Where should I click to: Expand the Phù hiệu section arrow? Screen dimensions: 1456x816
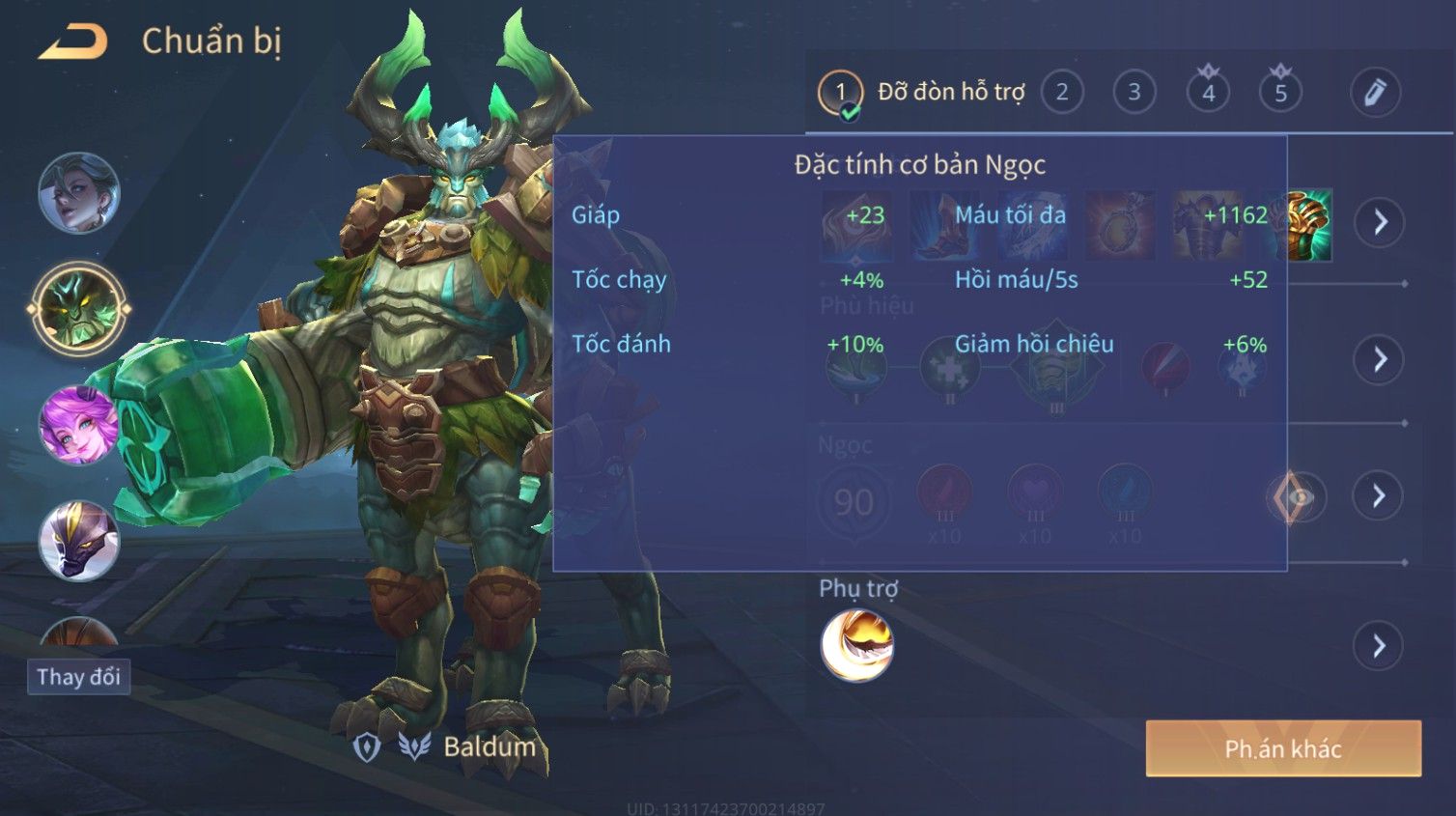tap(1379, 359)
